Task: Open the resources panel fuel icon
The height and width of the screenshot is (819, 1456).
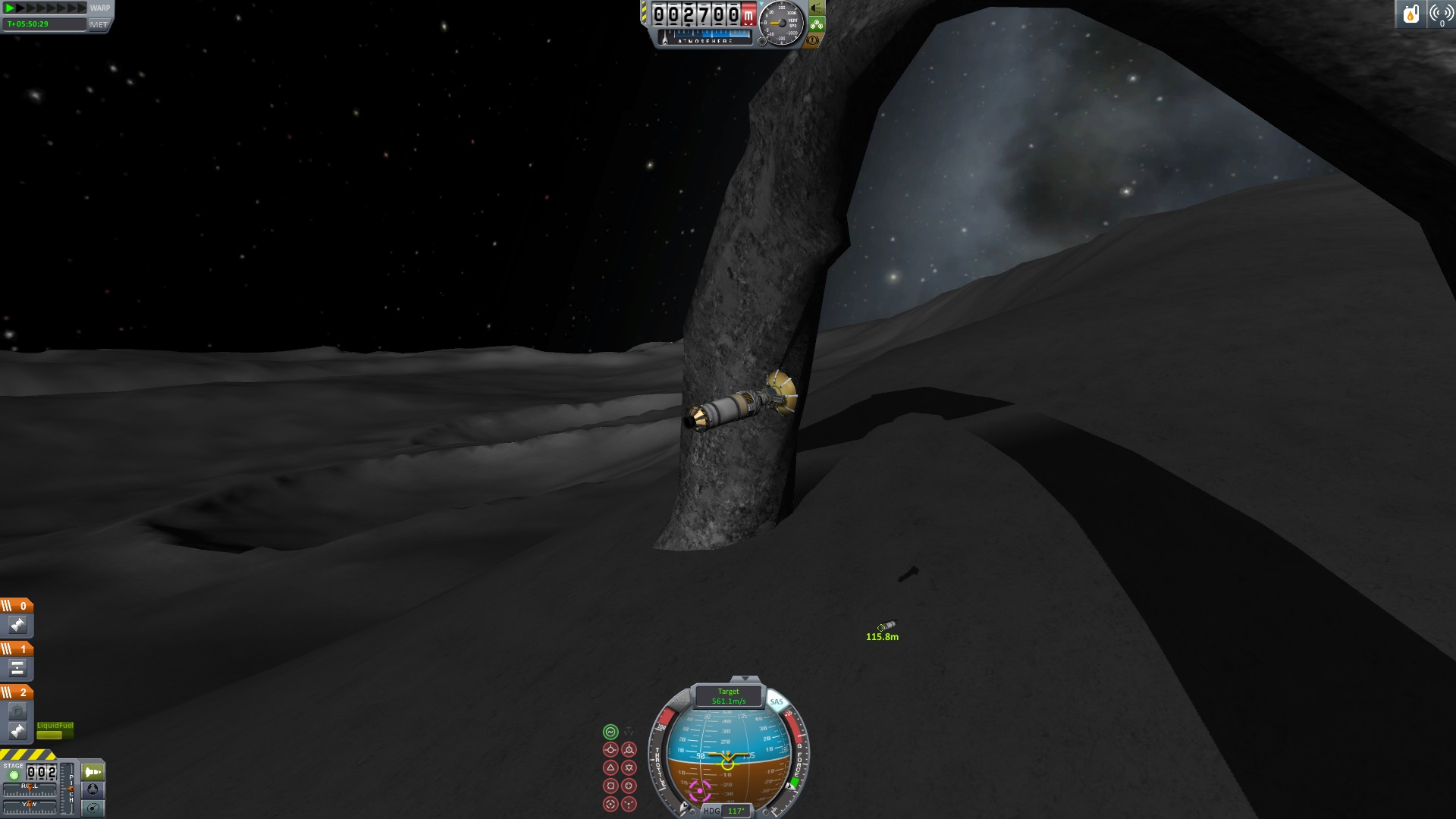Action: click(x=1410, y=14)
